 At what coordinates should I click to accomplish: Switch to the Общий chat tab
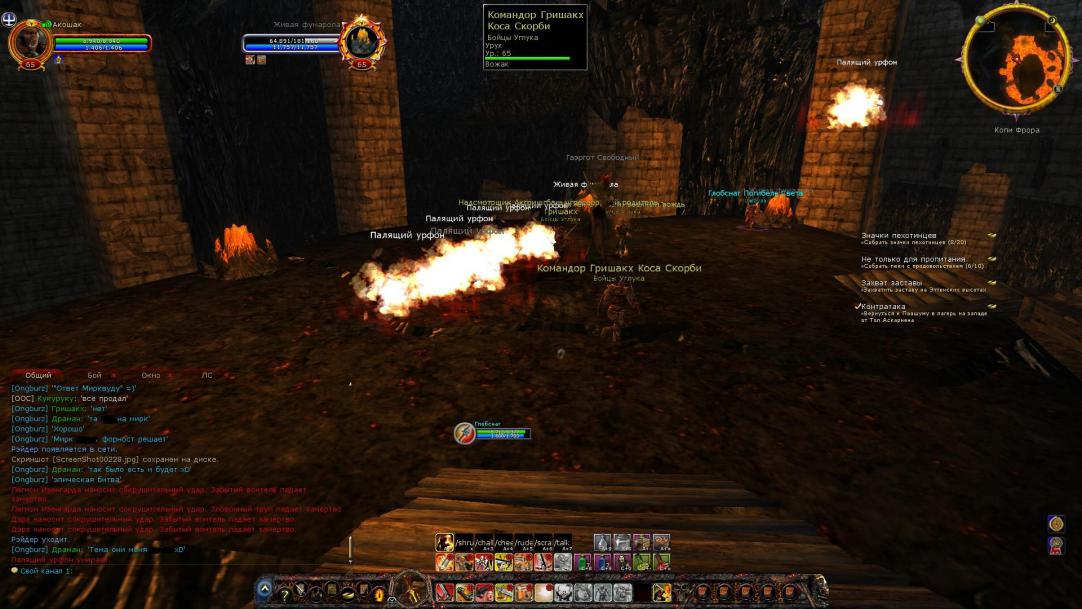coord(38,375)
